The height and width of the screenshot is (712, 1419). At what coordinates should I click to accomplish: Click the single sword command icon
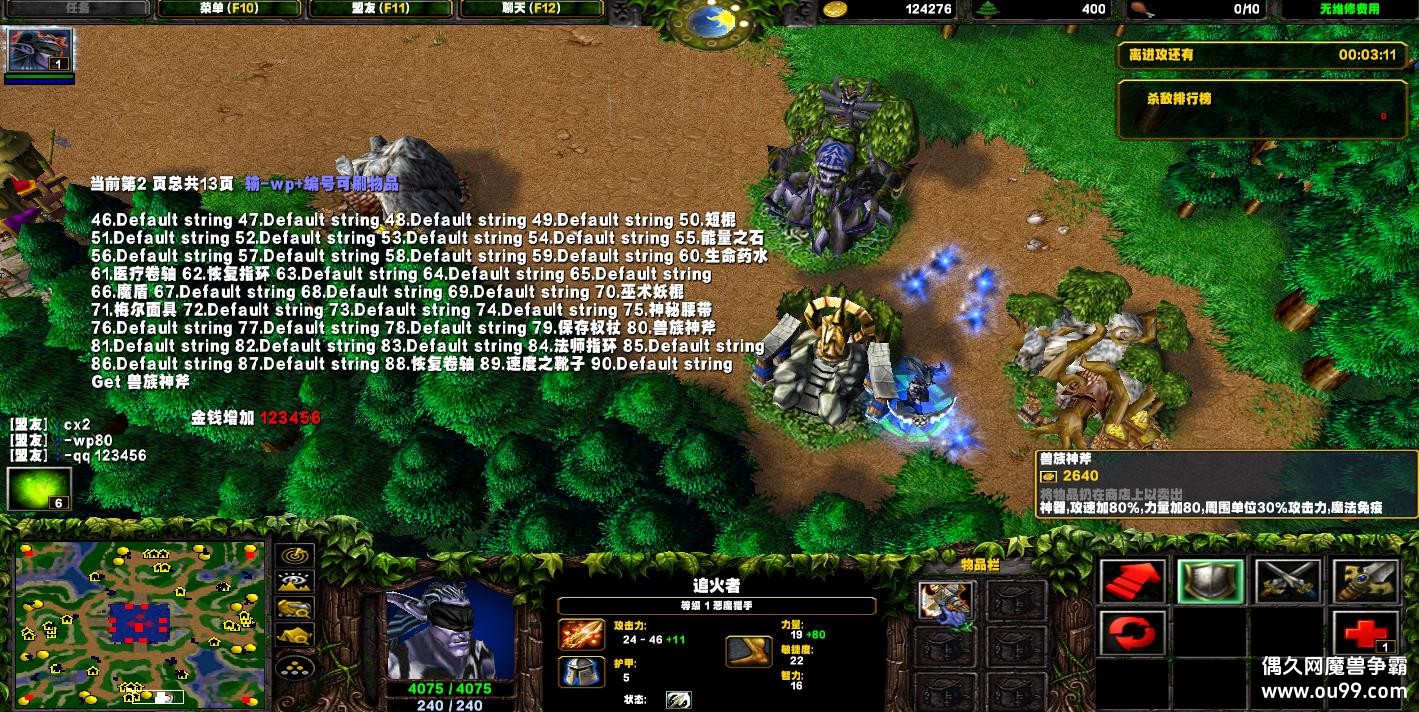click(1365, 581)
